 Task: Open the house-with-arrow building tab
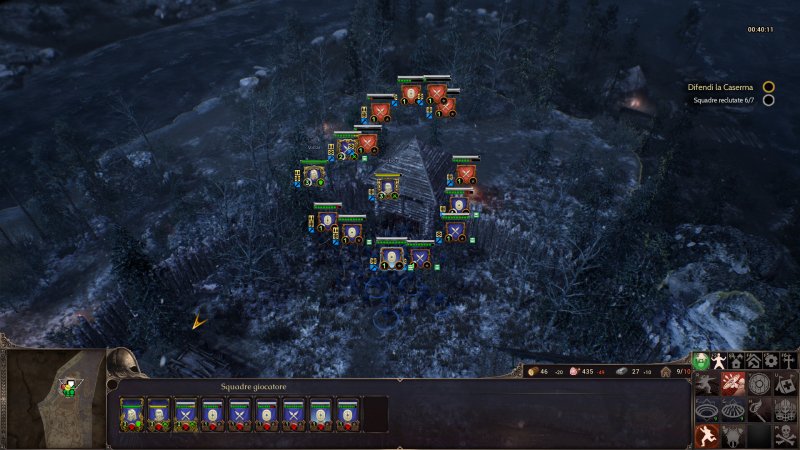737,360
